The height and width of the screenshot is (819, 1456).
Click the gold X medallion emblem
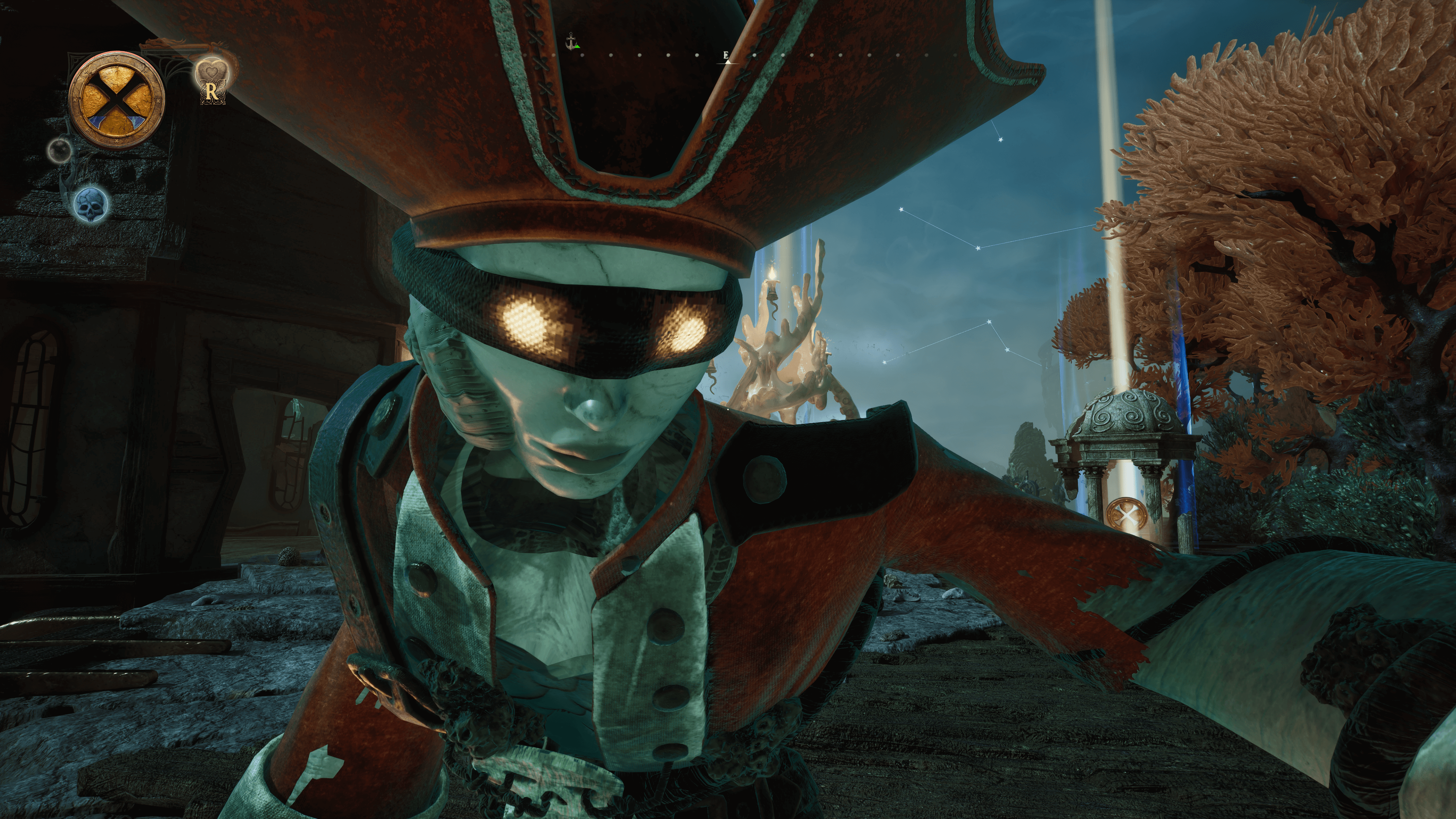(x=116, y=100)
